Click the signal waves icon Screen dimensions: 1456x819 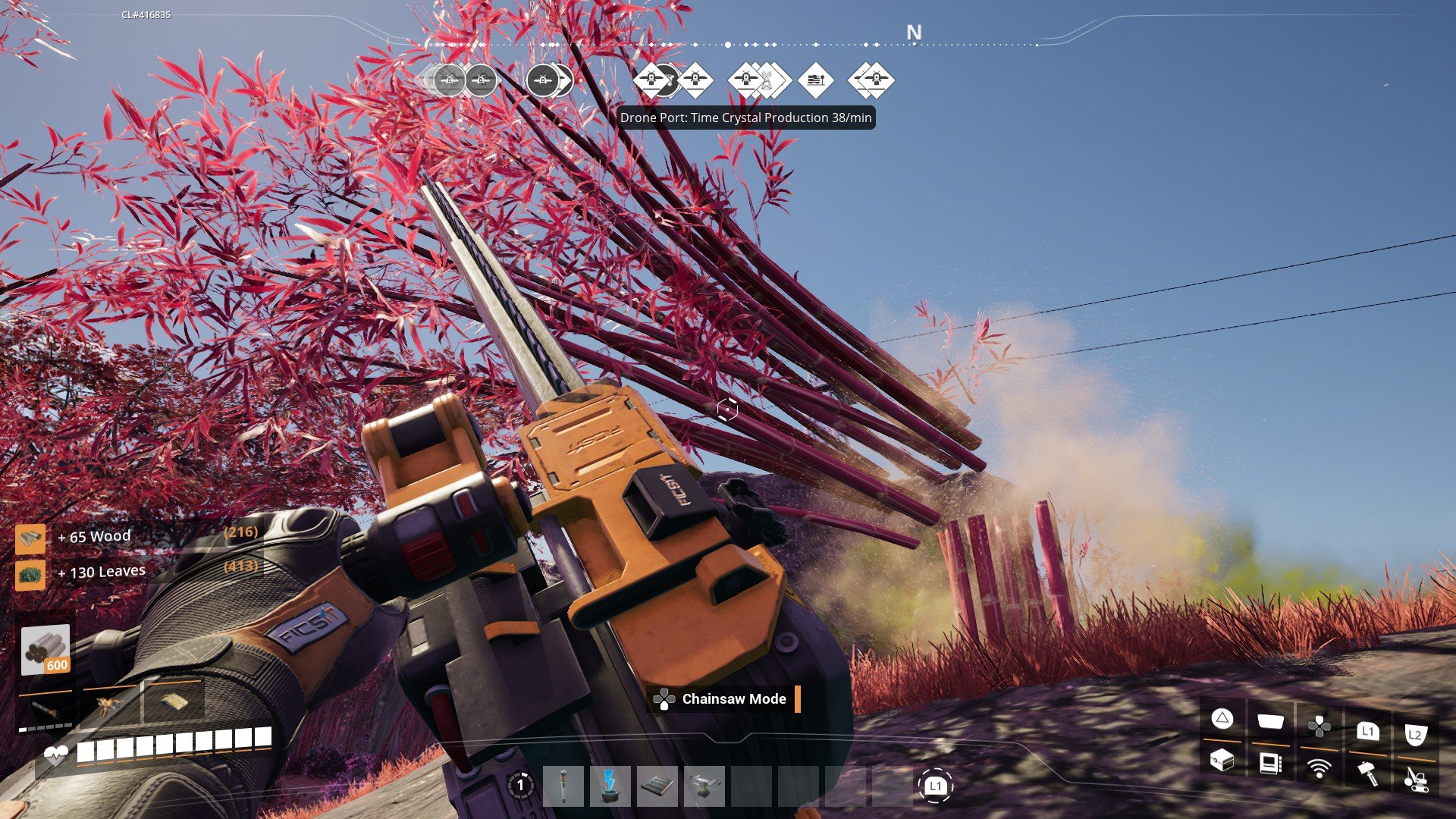pos(1319,769)
